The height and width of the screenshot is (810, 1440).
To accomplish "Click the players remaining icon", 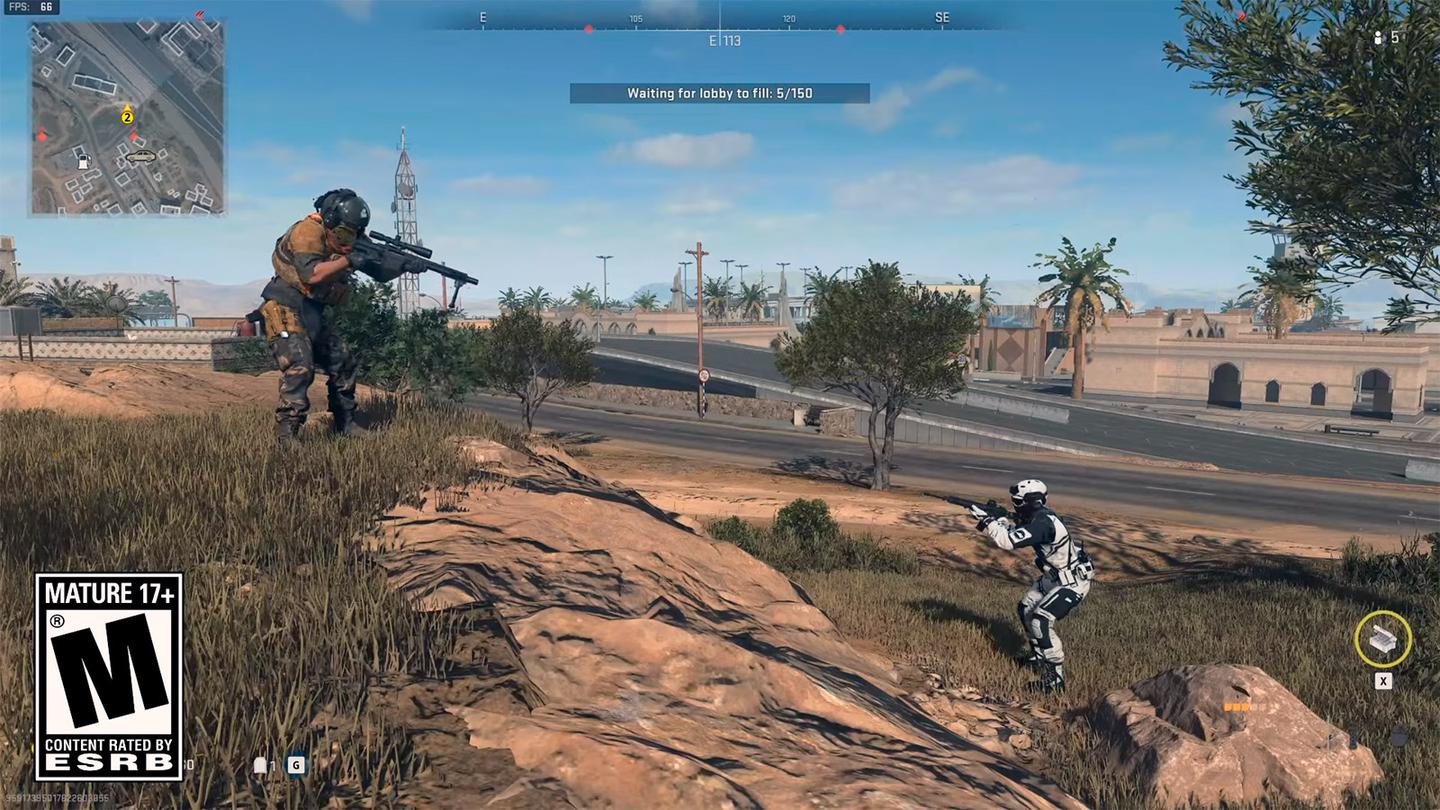I will pos(1378,38).
